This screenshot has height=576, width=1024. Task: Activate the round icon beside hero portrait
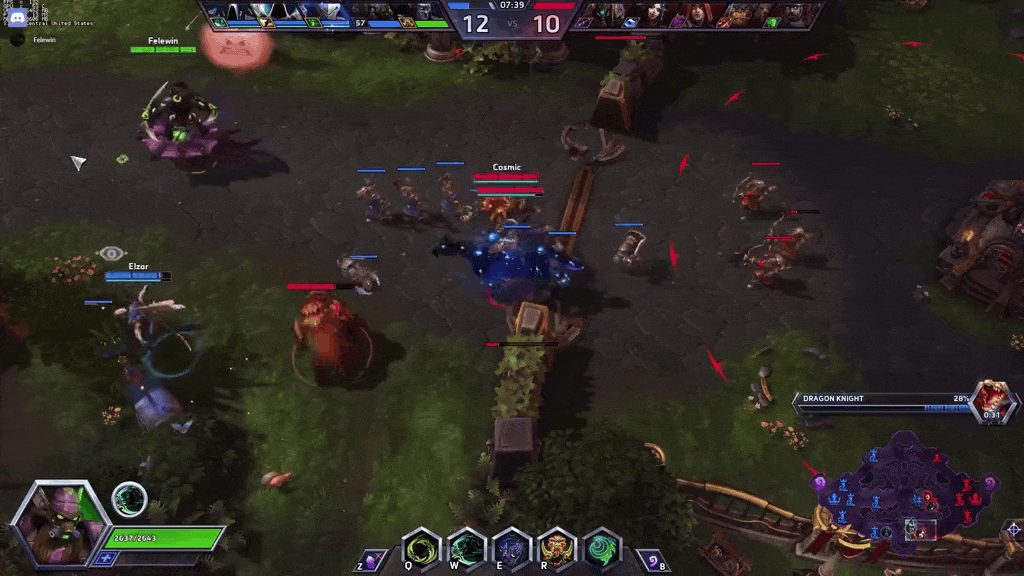[x=129, y=499]
